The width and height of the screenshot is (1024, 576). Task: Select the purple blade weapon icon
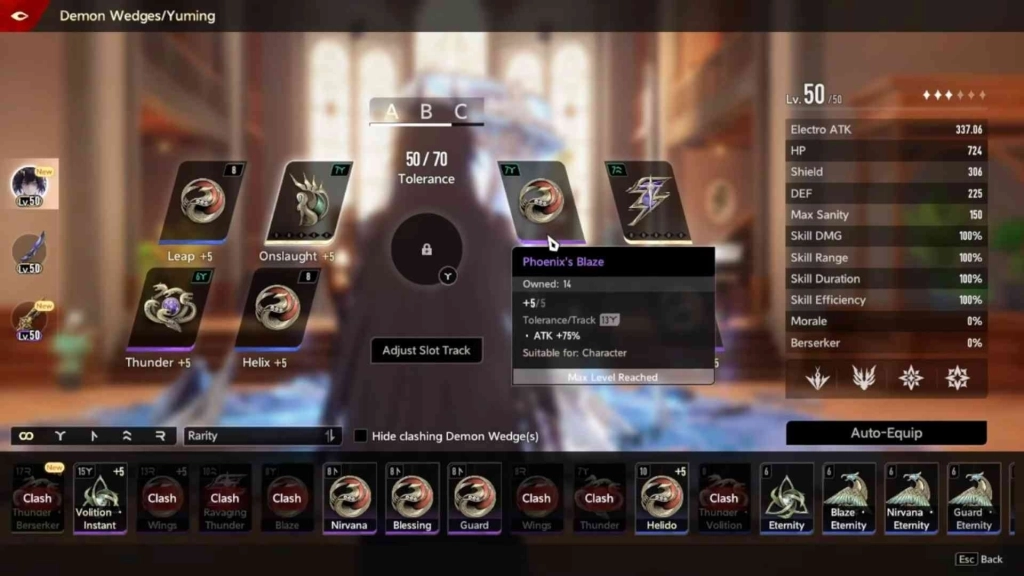click(x=29, y=252)
